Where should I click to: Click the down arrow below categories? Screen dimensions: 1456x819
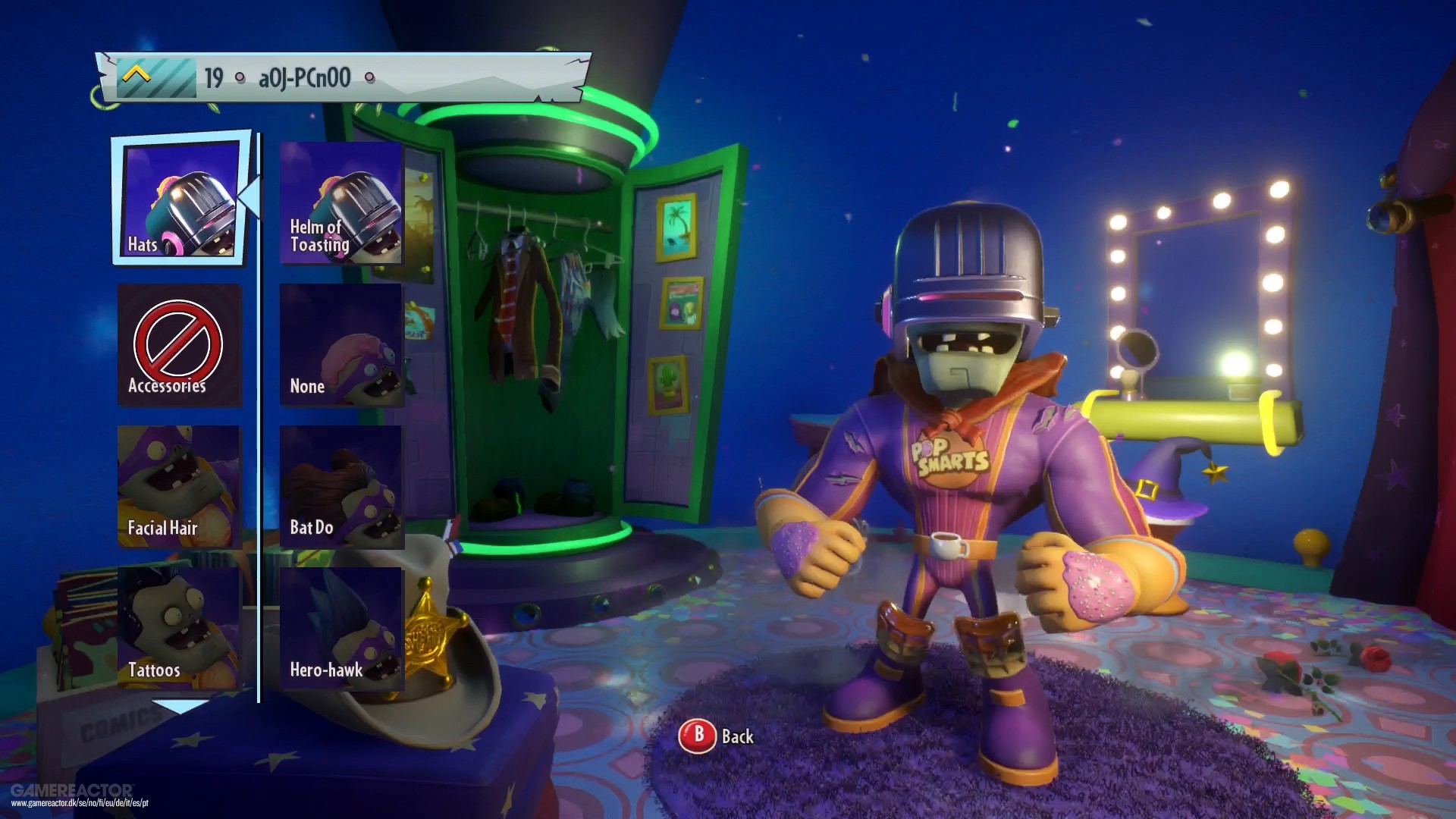tap(180, 707)
